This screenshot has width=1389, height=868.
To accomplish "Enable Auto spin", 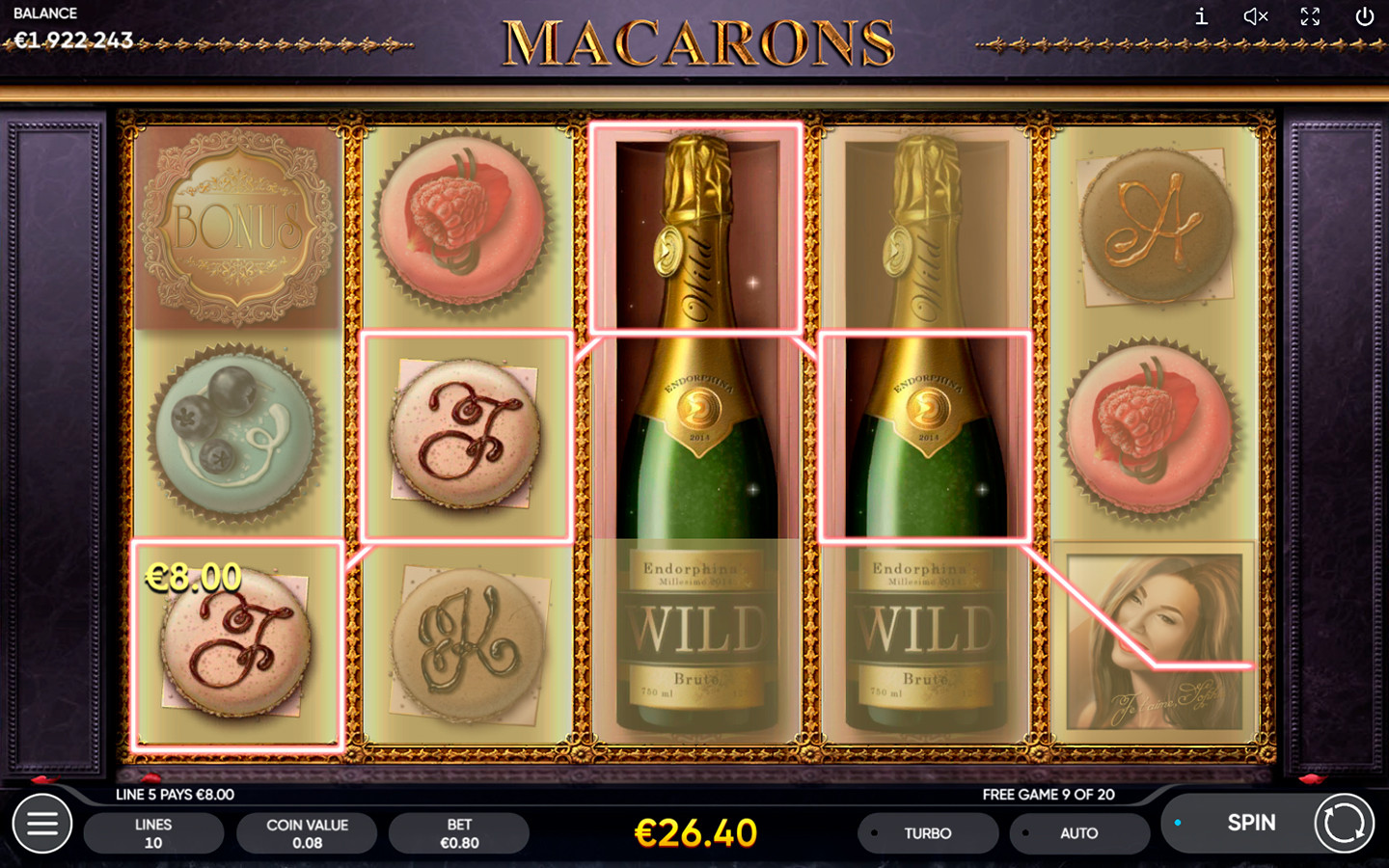I will pos(1078,833).
